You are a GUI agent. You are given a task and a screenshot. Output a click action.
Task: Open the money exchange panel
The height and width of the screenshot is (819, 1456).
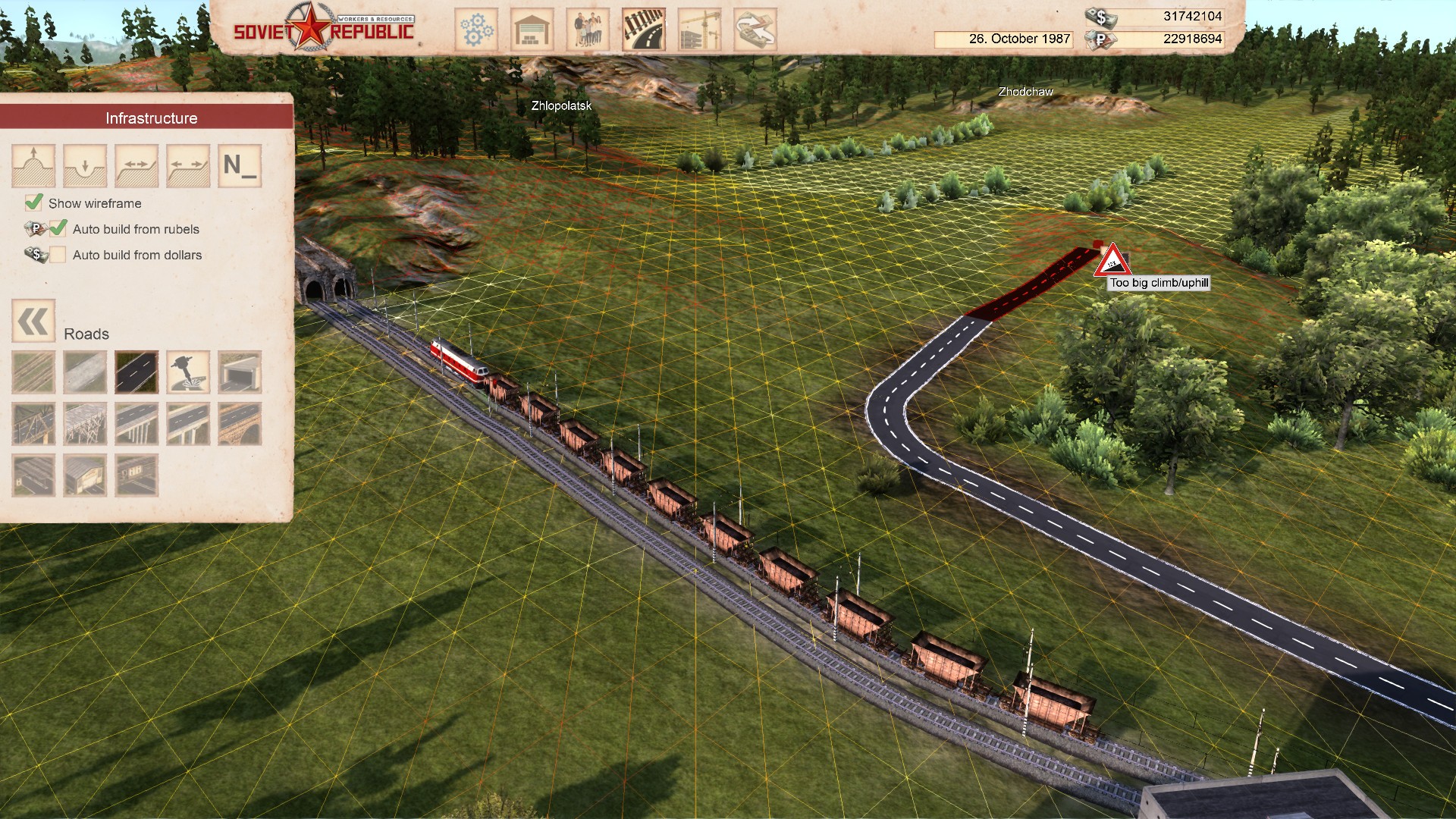756,28
